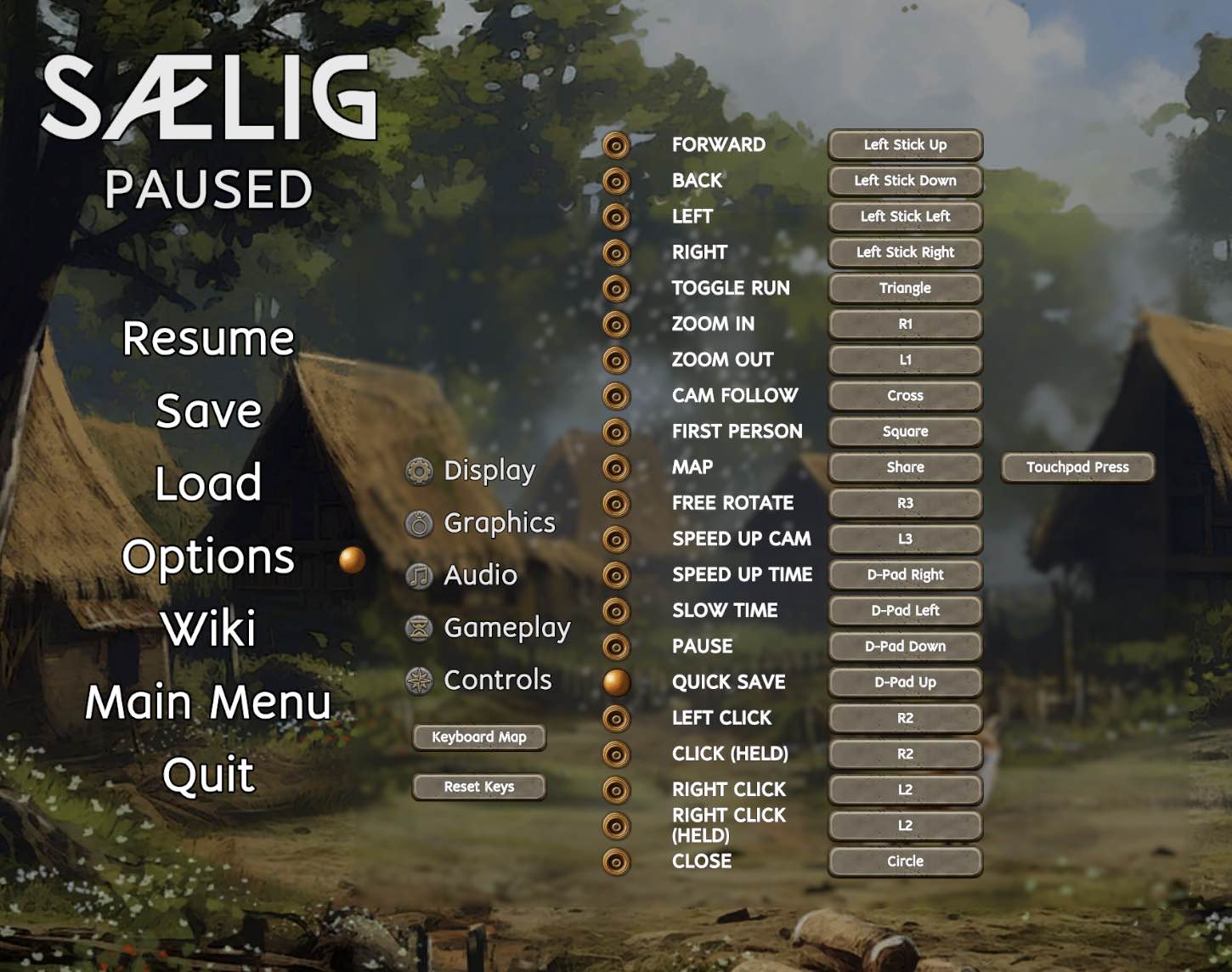Select the Share binding for Map
The image size is (1232, 972).
pyautogui.click(x=905, y=467)
